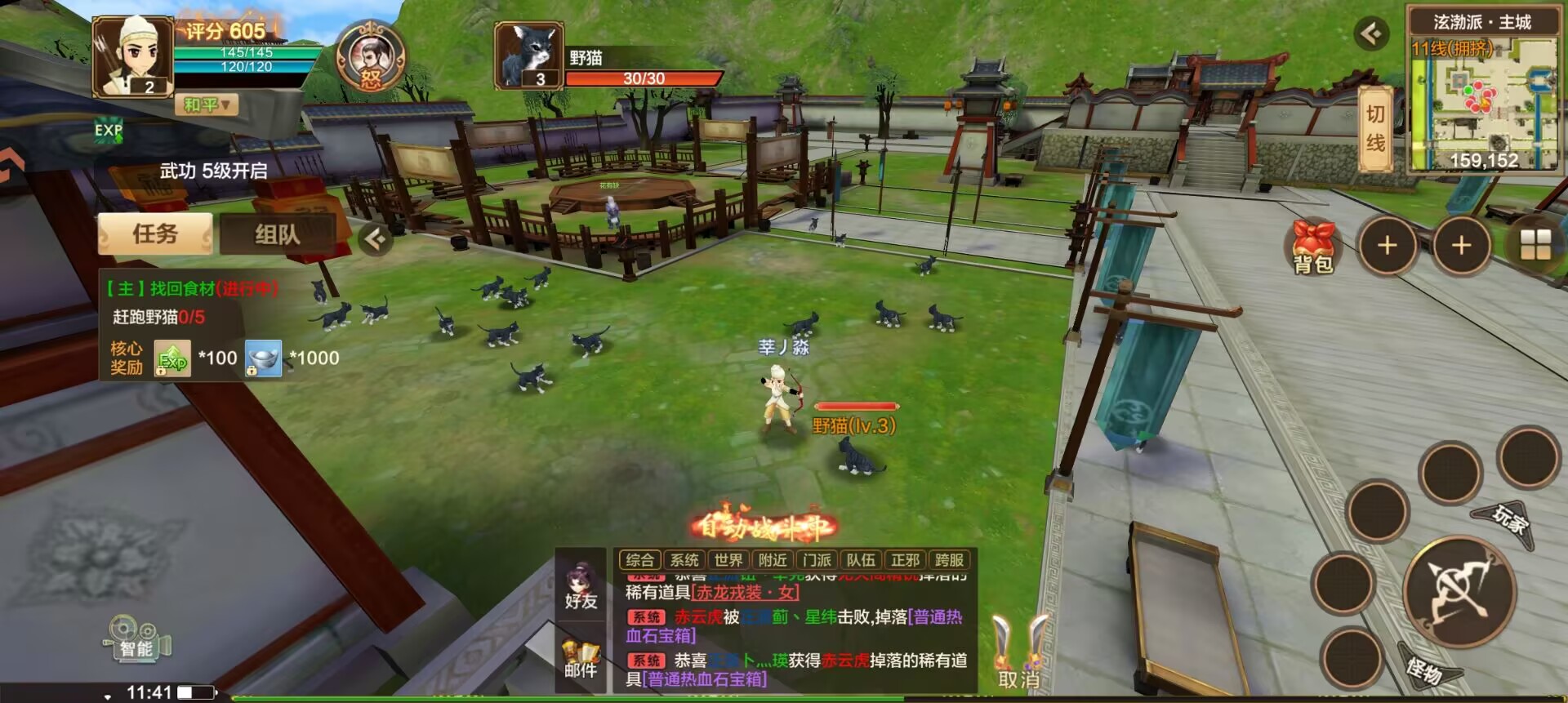Open the 邮件 mailbox
The image size is (1568, 703).
[x=581, y=658]
